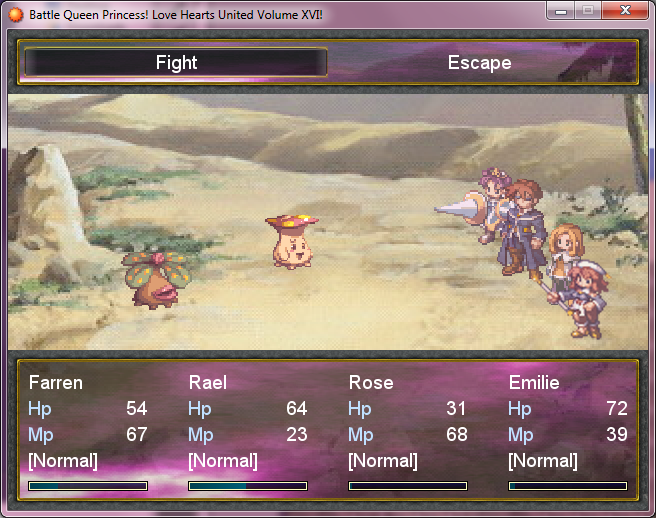Minimize the game window

[562, 10]
